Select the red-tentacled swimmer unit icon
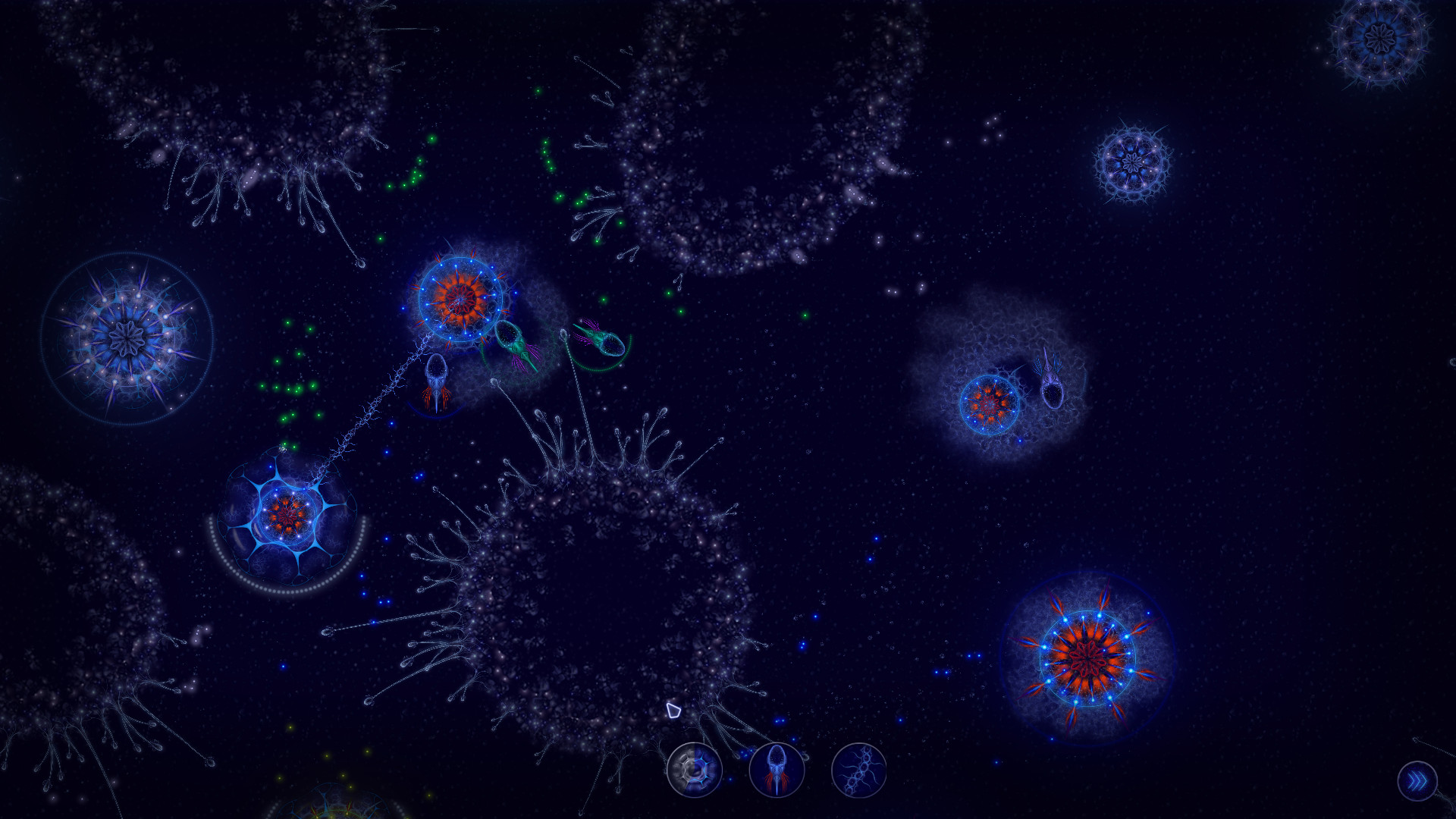This screenshot has width=1456, height=819. [778, 770]
